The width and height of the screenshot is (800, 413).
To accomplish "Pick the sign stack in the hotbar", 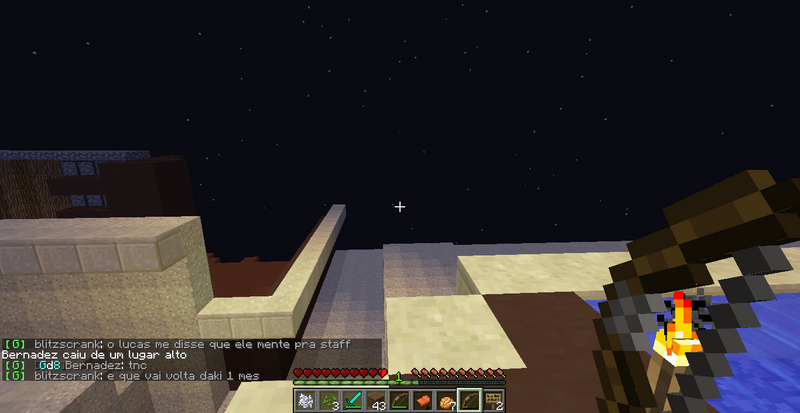I will 492,401.
